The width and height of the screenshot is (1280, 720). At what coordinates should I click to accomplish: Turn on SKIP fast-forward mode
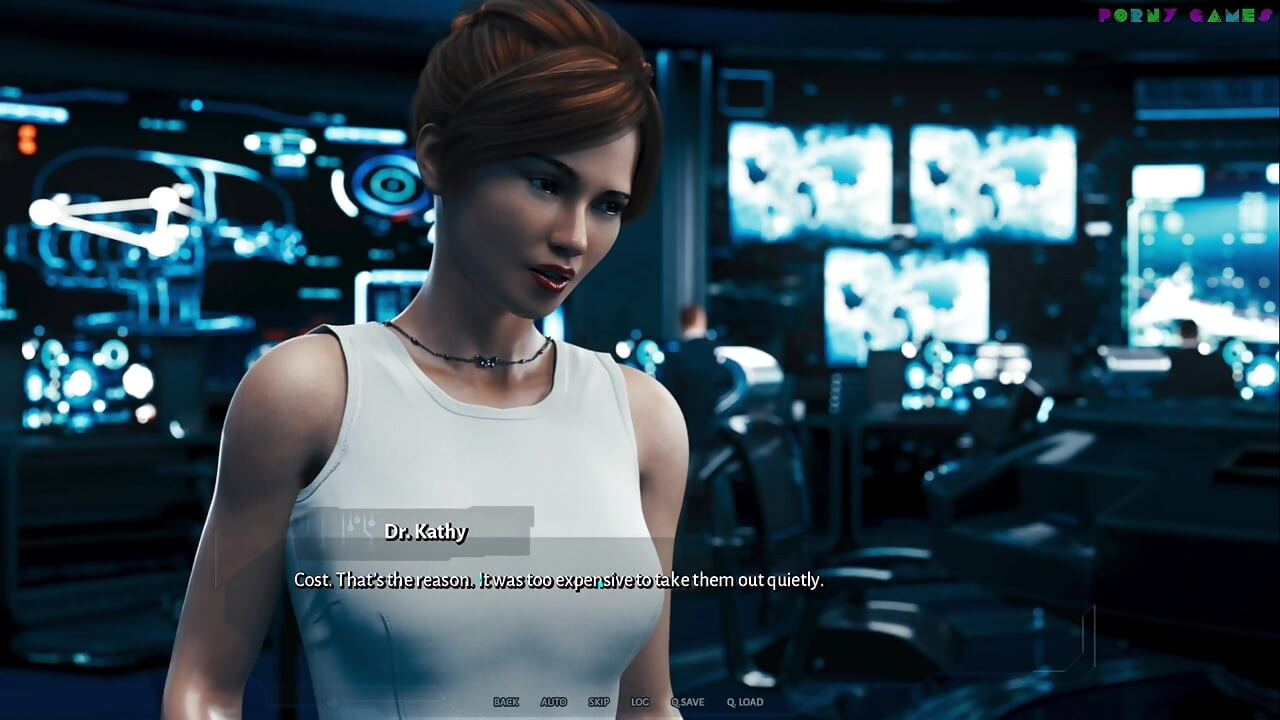pyautogui.click(x=598, y=702)
